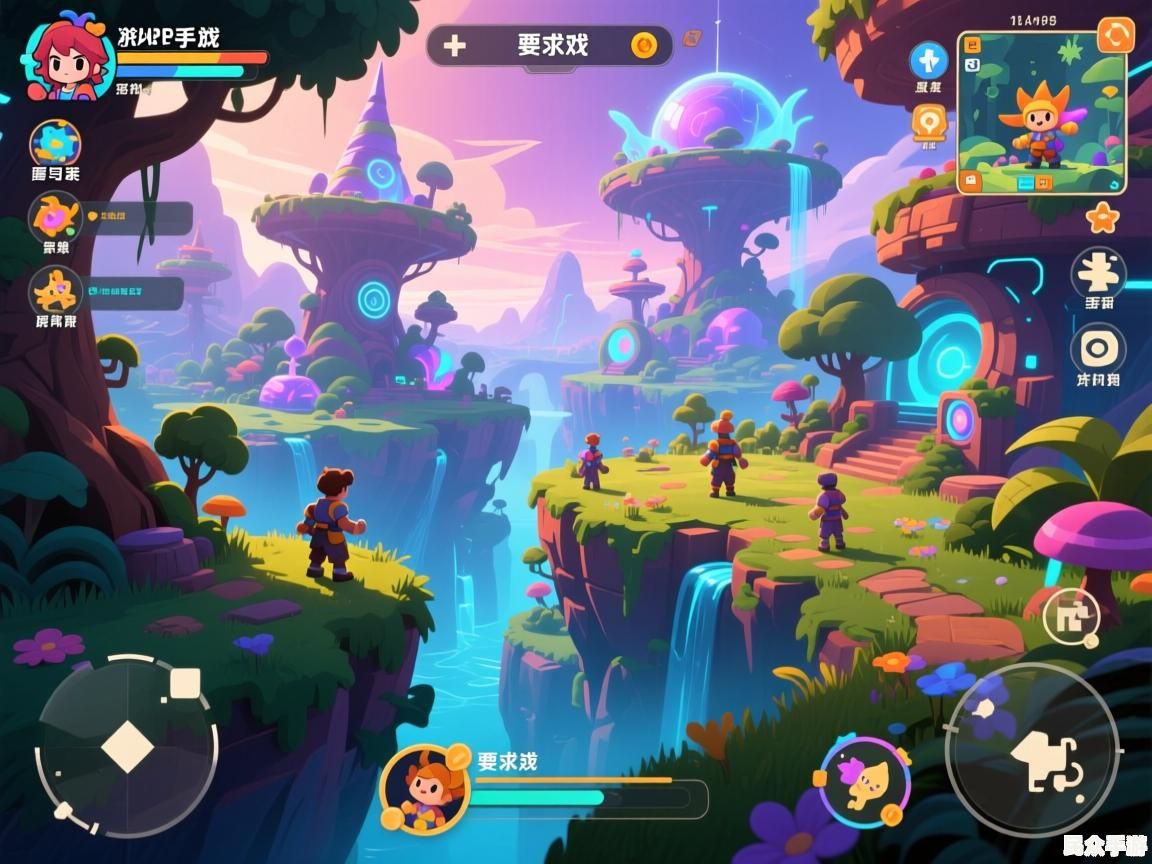Open the white puzzle piece menu button
The width and height of the screenshot is (1152, 864).
1098,272
